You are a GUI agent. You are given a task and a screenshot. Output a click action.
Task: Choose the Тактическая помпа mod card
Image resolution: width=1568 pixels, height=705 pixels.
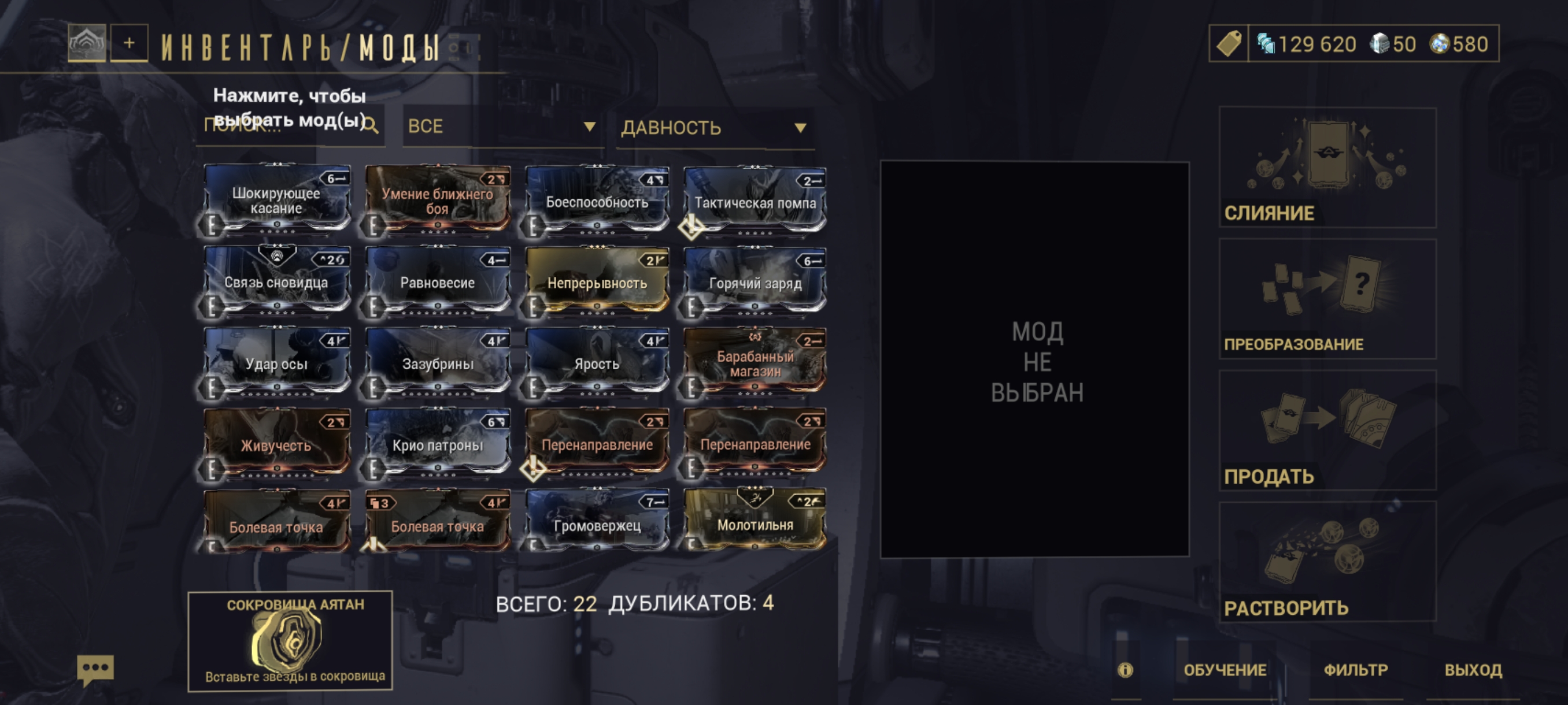tap(755, 201)
